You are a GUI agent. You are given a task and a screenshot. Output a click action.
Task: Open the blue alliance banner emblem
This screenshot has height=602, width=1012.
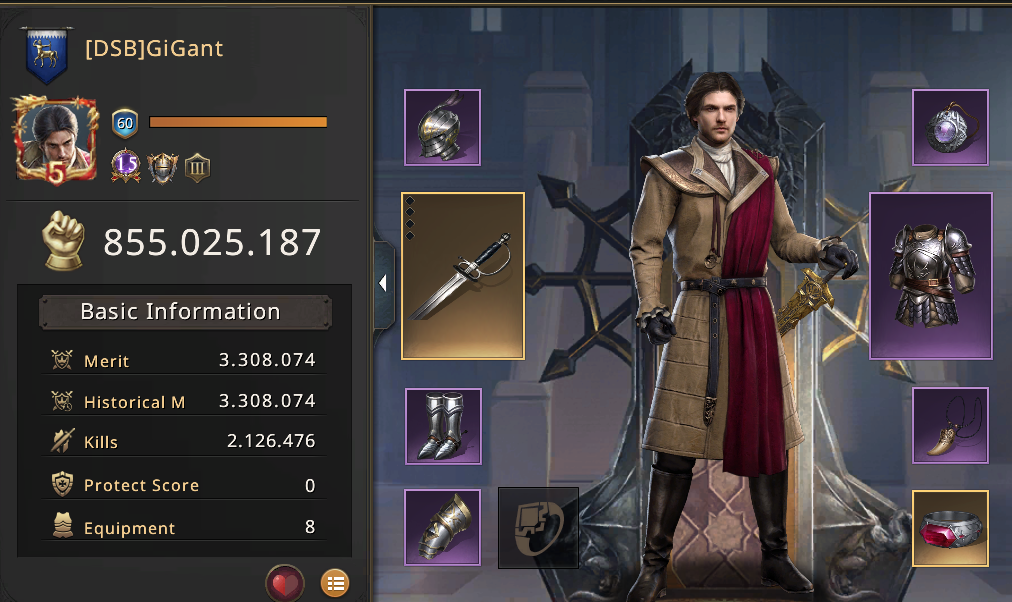coord(47,55)
